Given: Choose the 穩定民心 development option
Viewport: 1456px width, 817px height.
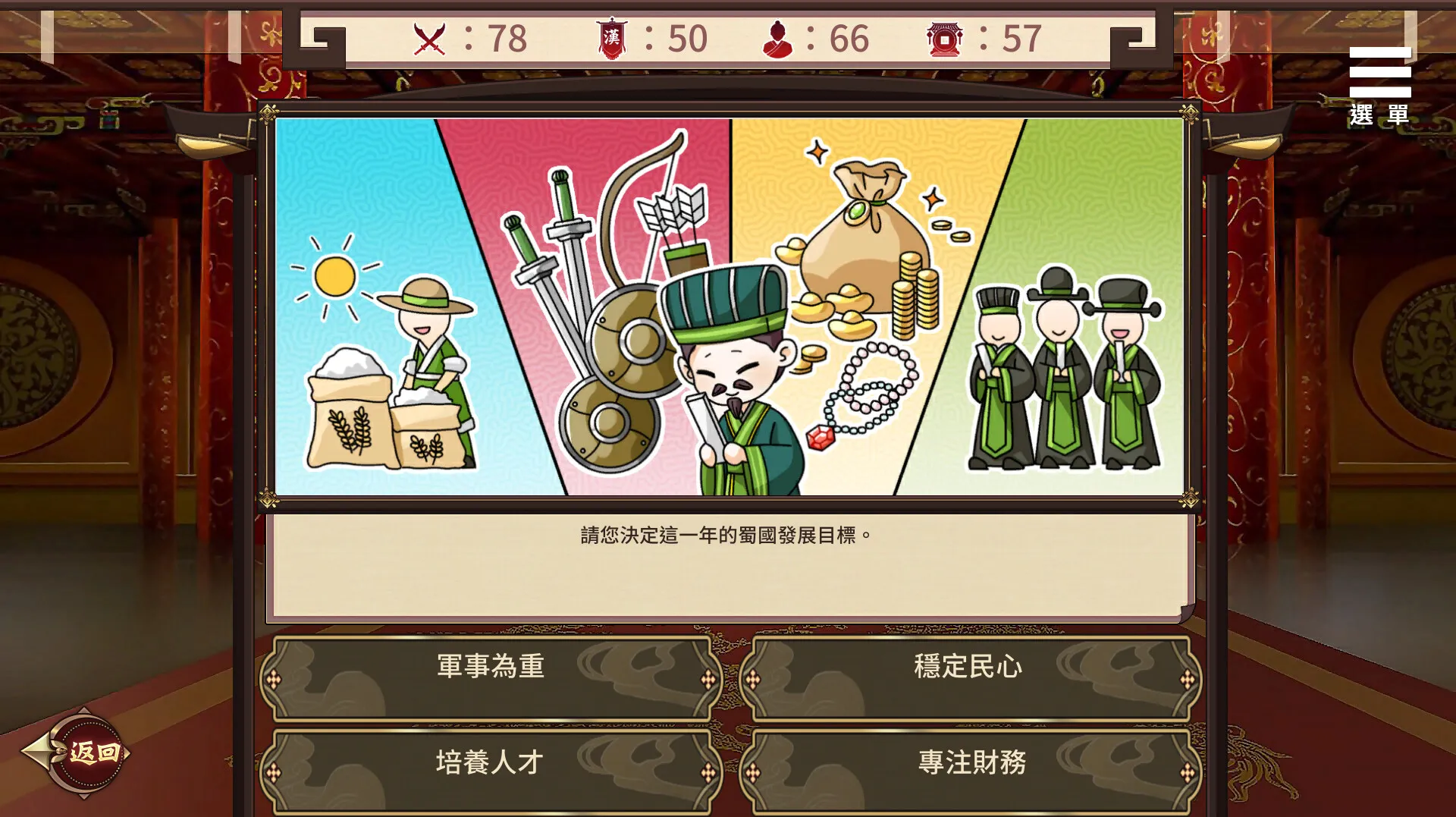Looking at the screenshot, I should 968,668.
